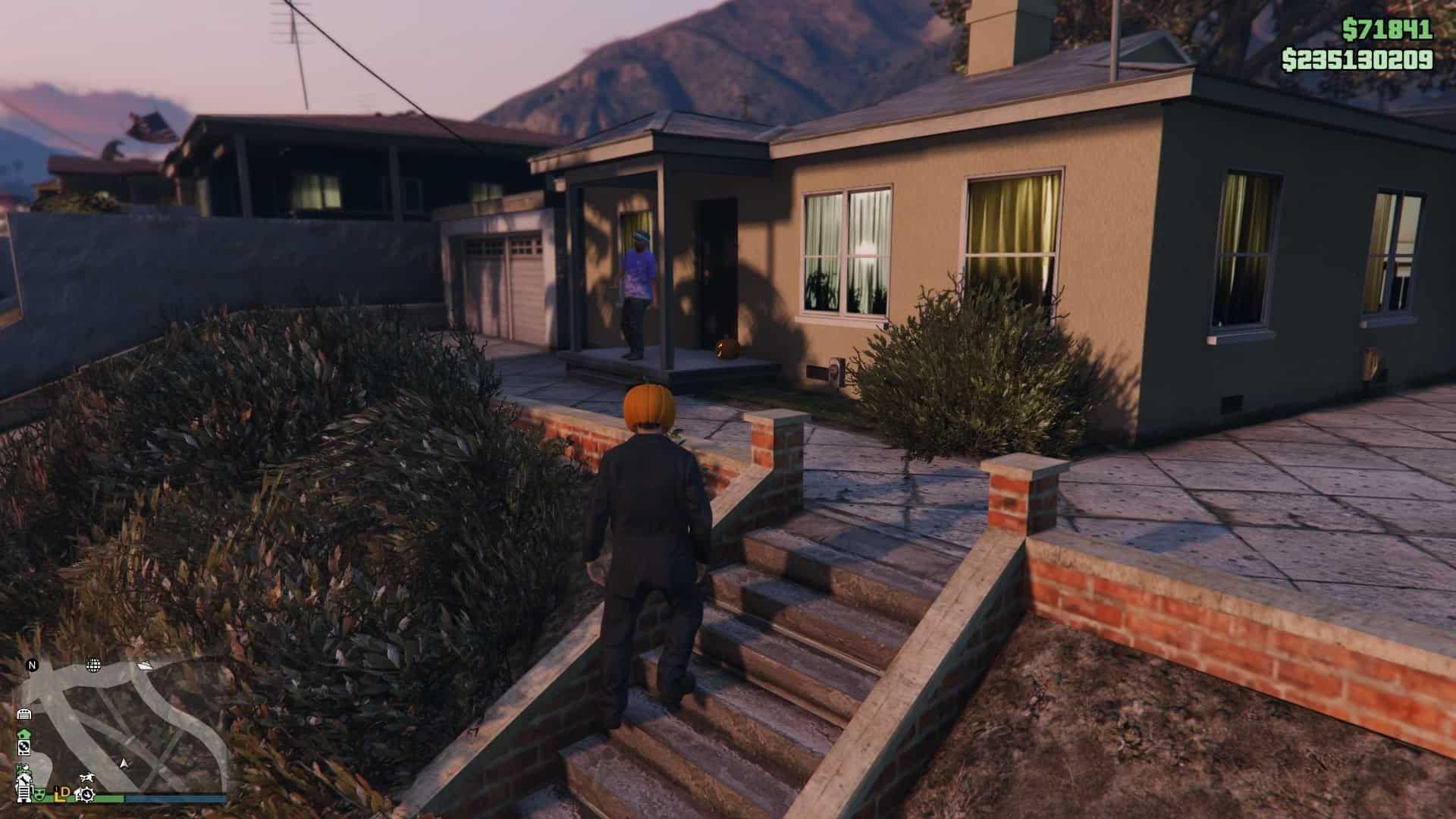Select the globe blip on the minimap
The image size is (1456, 819).
93,665
